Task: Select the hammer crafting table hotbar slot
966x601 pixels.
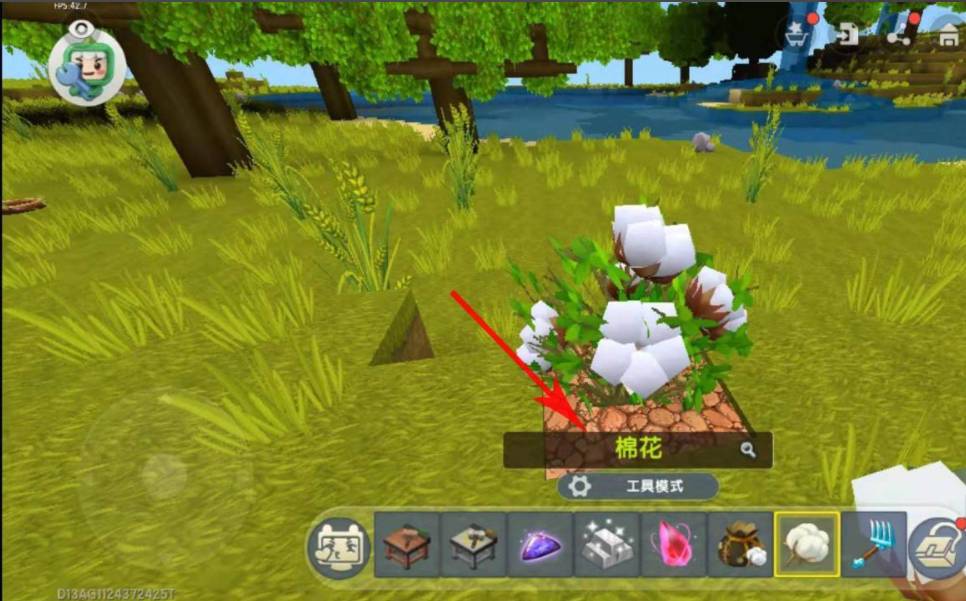Action: 473,545
